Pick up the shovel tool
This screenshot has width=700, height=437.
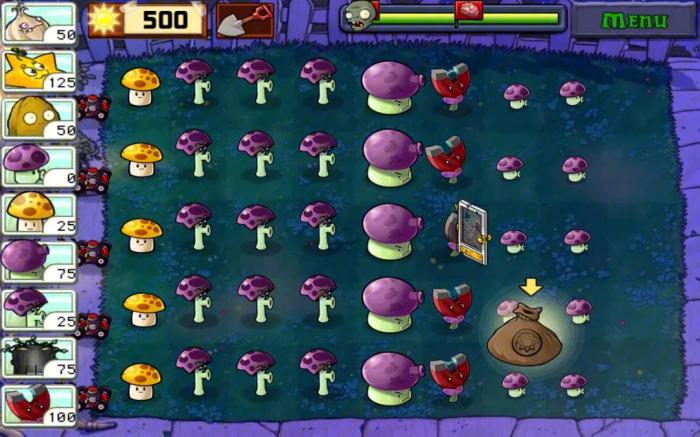pyautogui.click(x=244, y=18)
